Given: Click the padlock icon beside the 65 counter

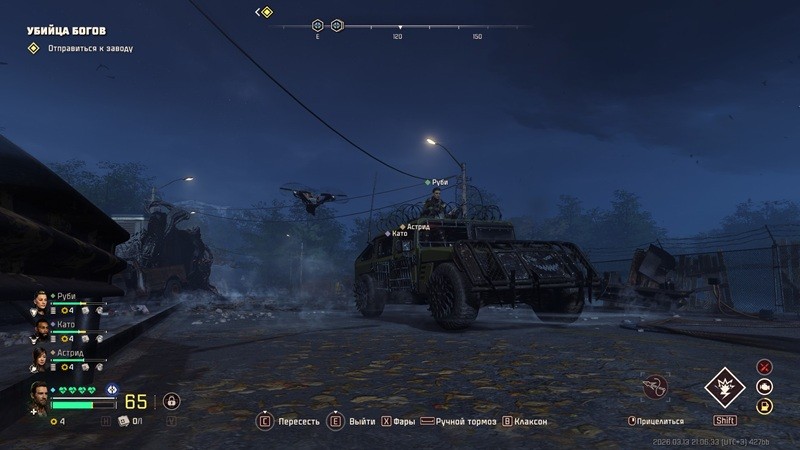Looking at the screenshot, I should (171, 401).
